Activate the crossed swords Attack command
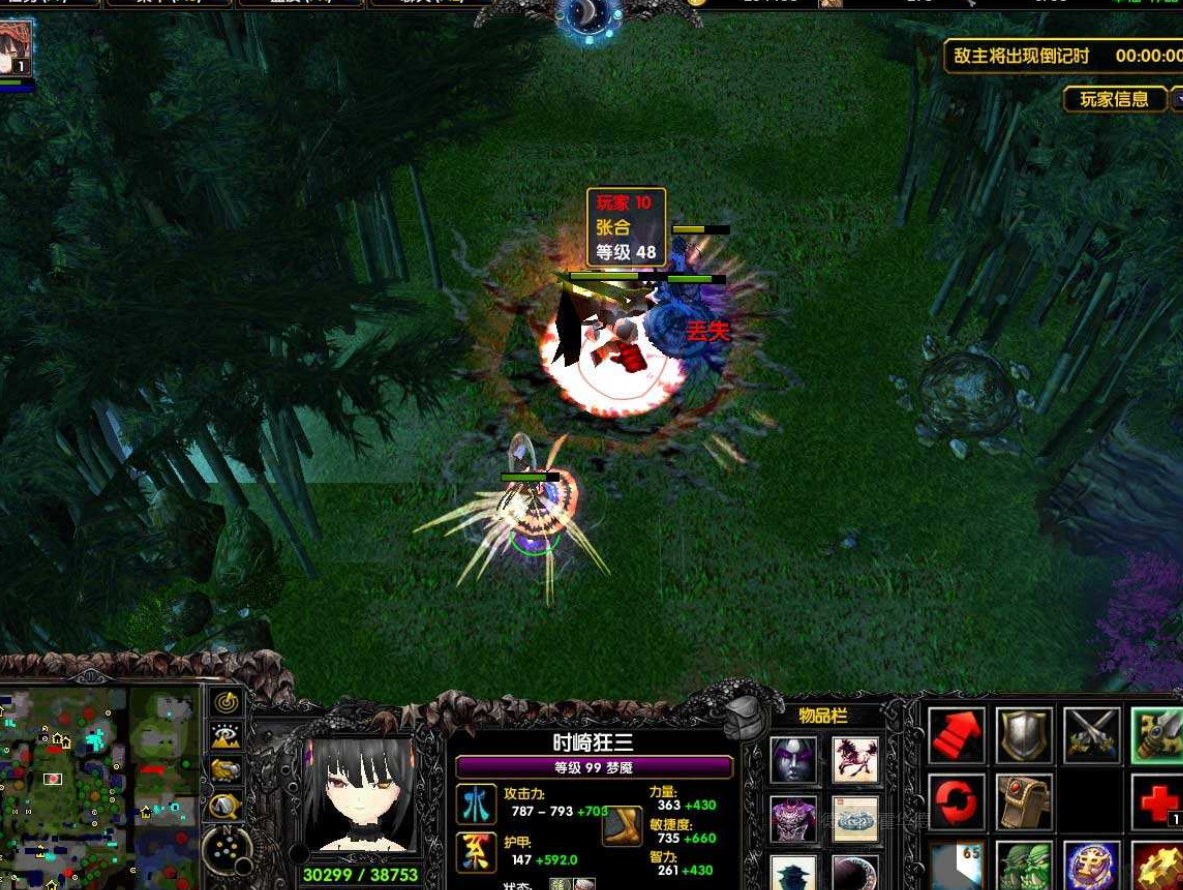Image resolution: width=1183 pixels, height=890 pixels. [x=1091, y=735]
